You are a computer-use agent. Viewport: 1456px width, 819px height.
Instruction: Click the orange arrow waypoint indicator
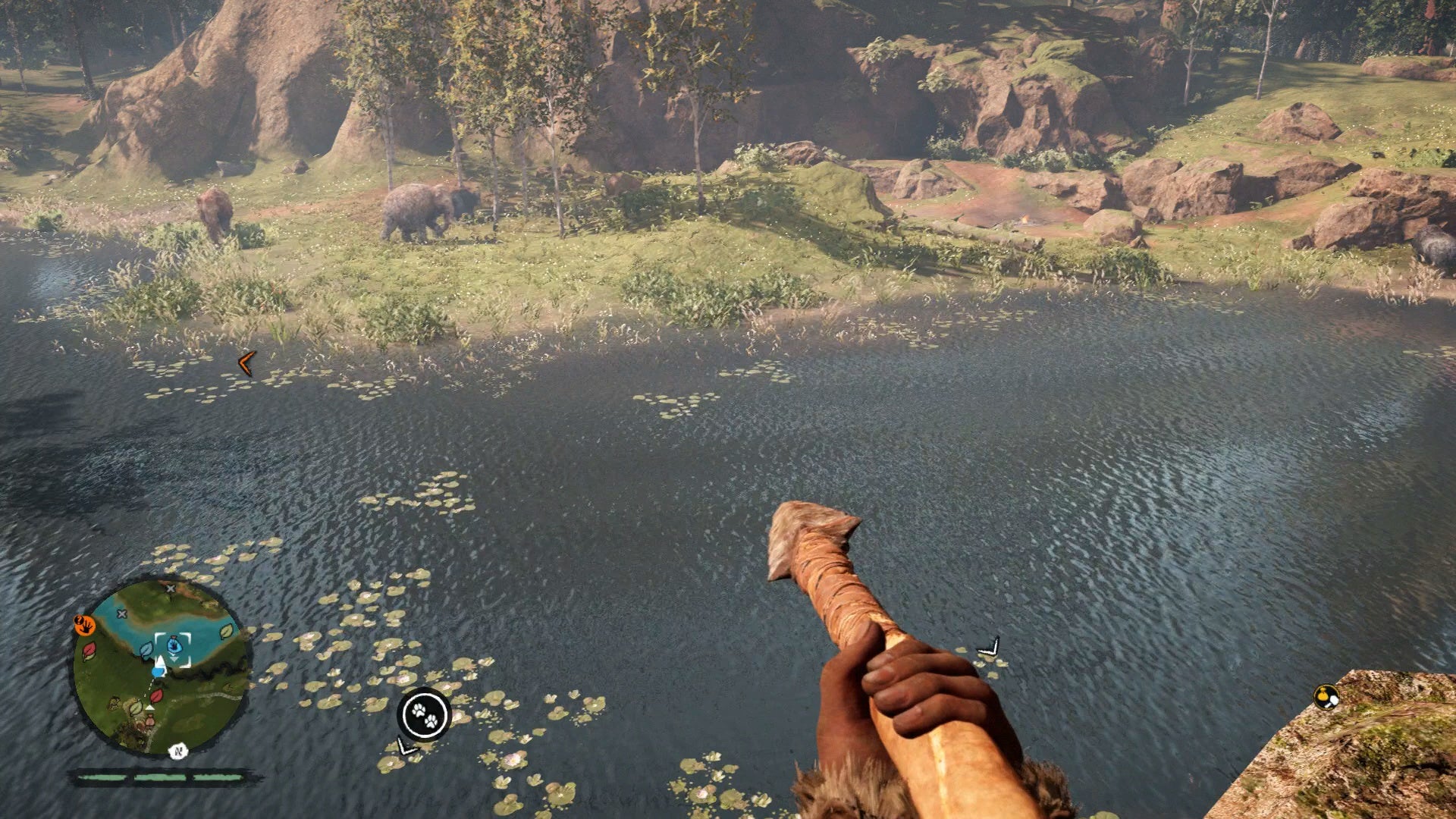246,364
